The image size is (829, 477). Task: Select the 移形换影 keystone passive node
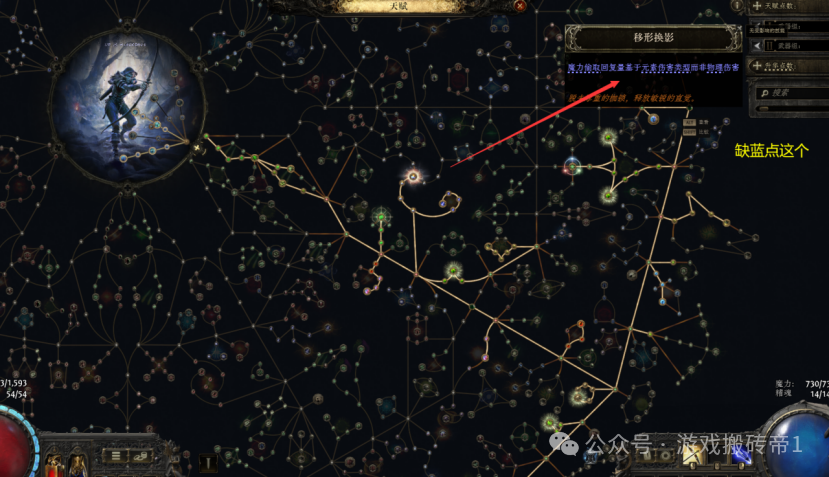coord(412,177)
